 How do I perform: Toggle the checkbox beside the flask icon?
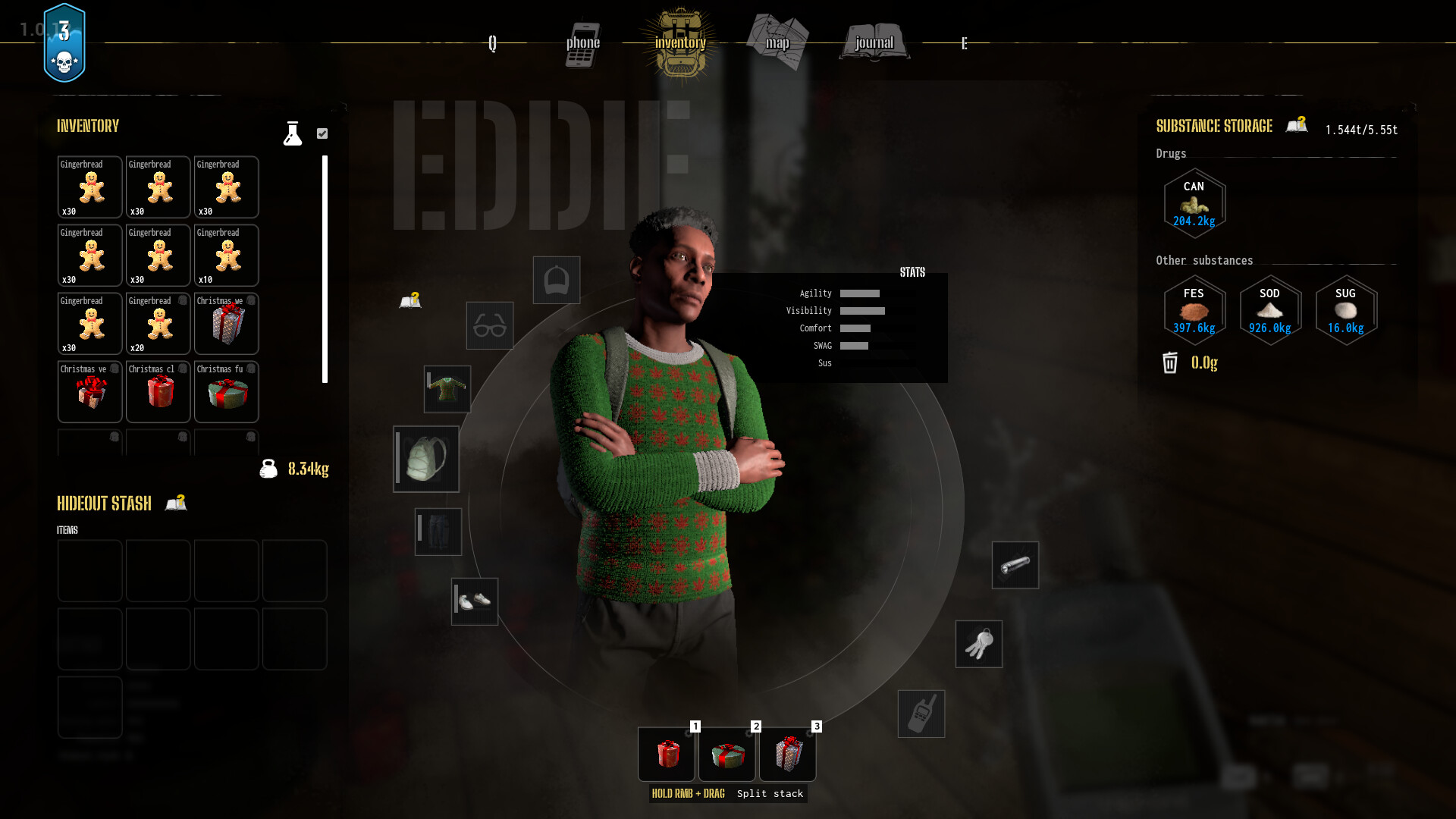323,133
